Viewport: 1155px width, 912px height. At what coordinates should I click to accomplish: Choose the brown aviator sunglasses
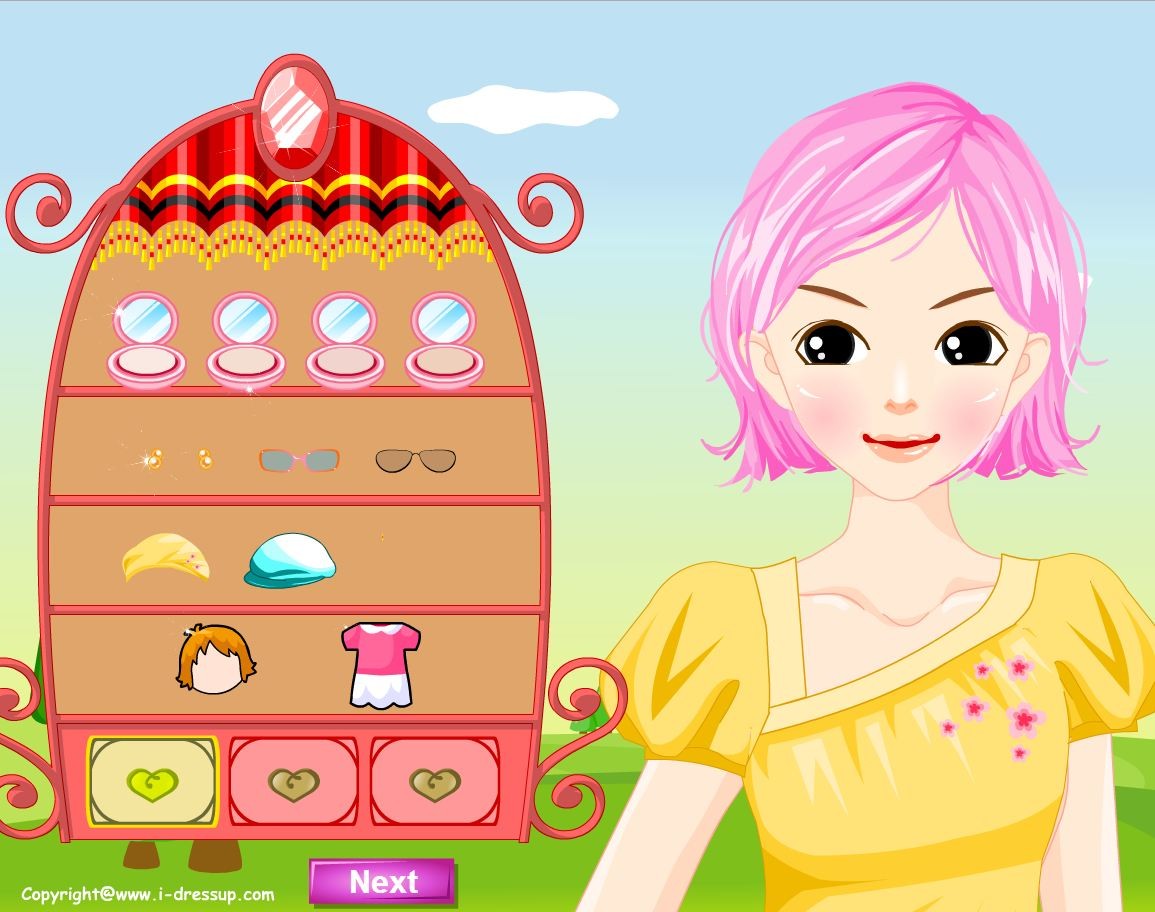(x=415, y=460)
